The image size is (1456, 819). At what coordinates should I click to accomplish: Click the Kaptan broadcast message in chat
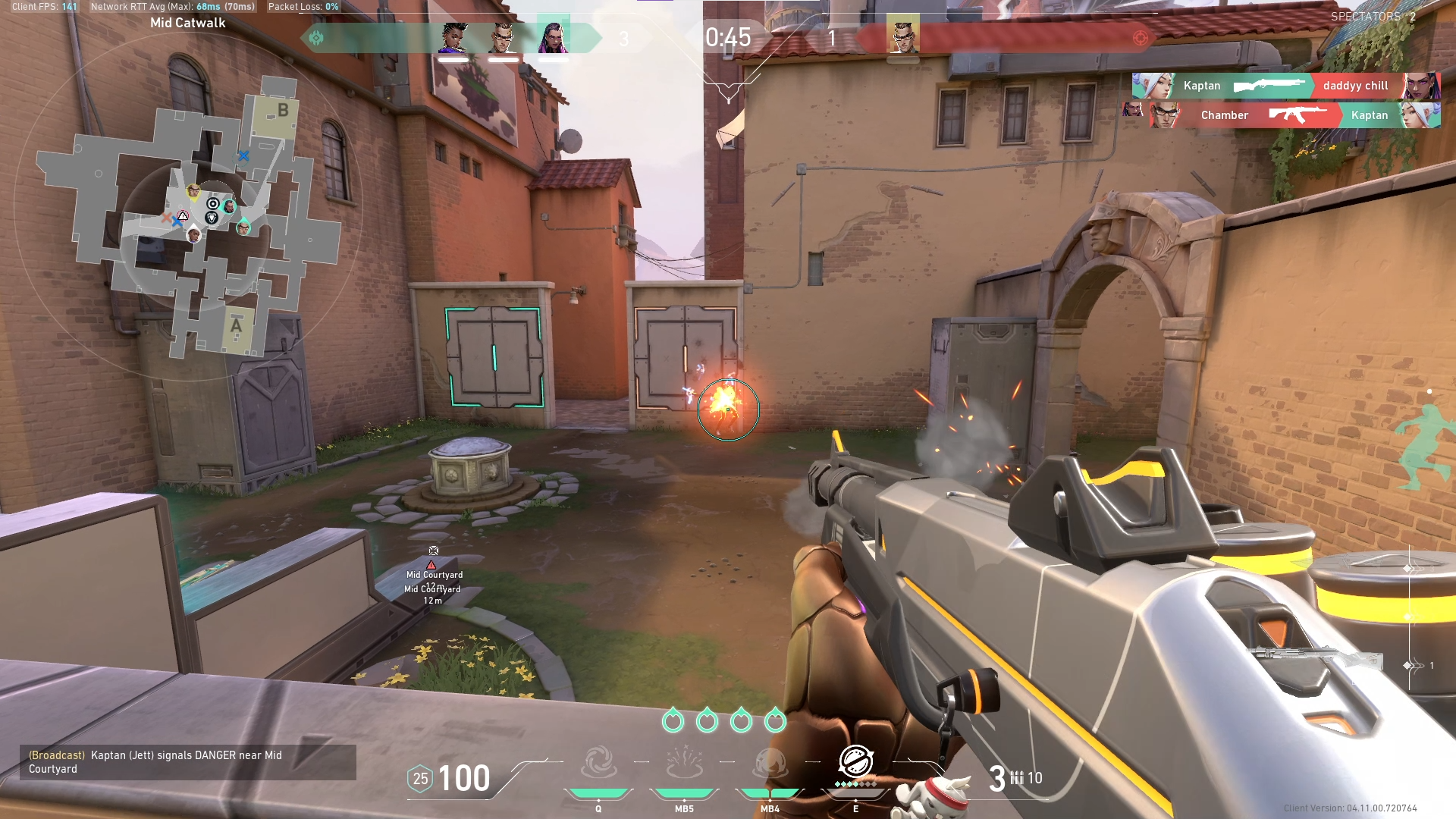(x=187, y=762)
